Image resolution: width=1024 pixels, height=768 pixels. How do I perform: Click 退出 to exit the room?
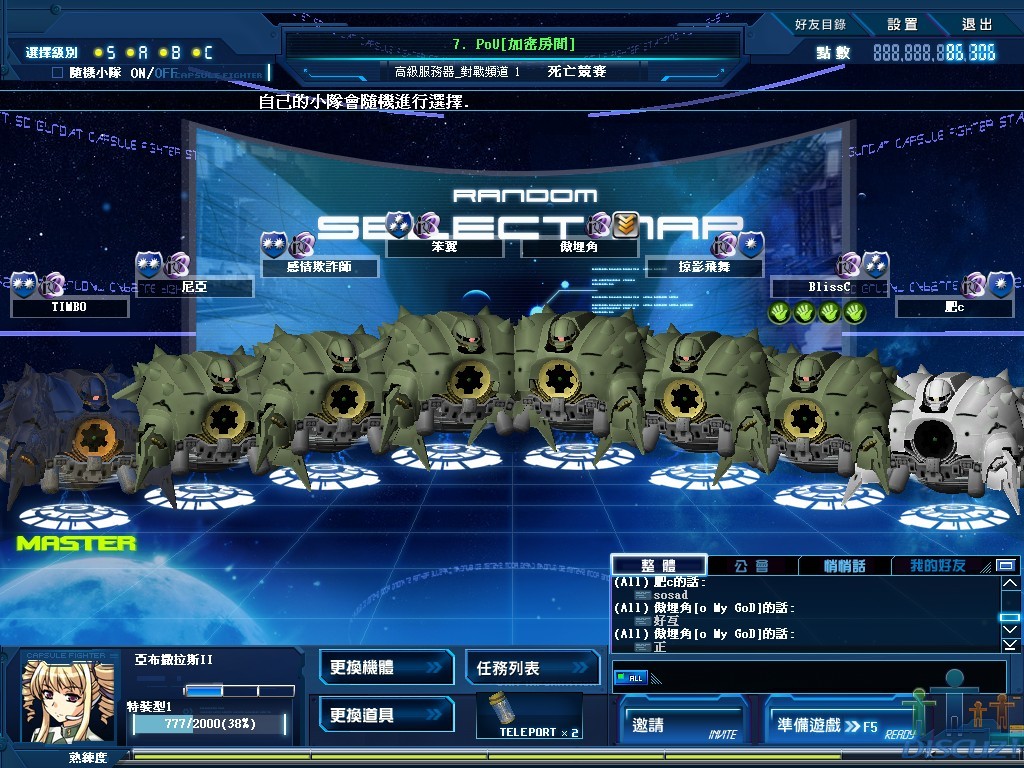[977, 24]
